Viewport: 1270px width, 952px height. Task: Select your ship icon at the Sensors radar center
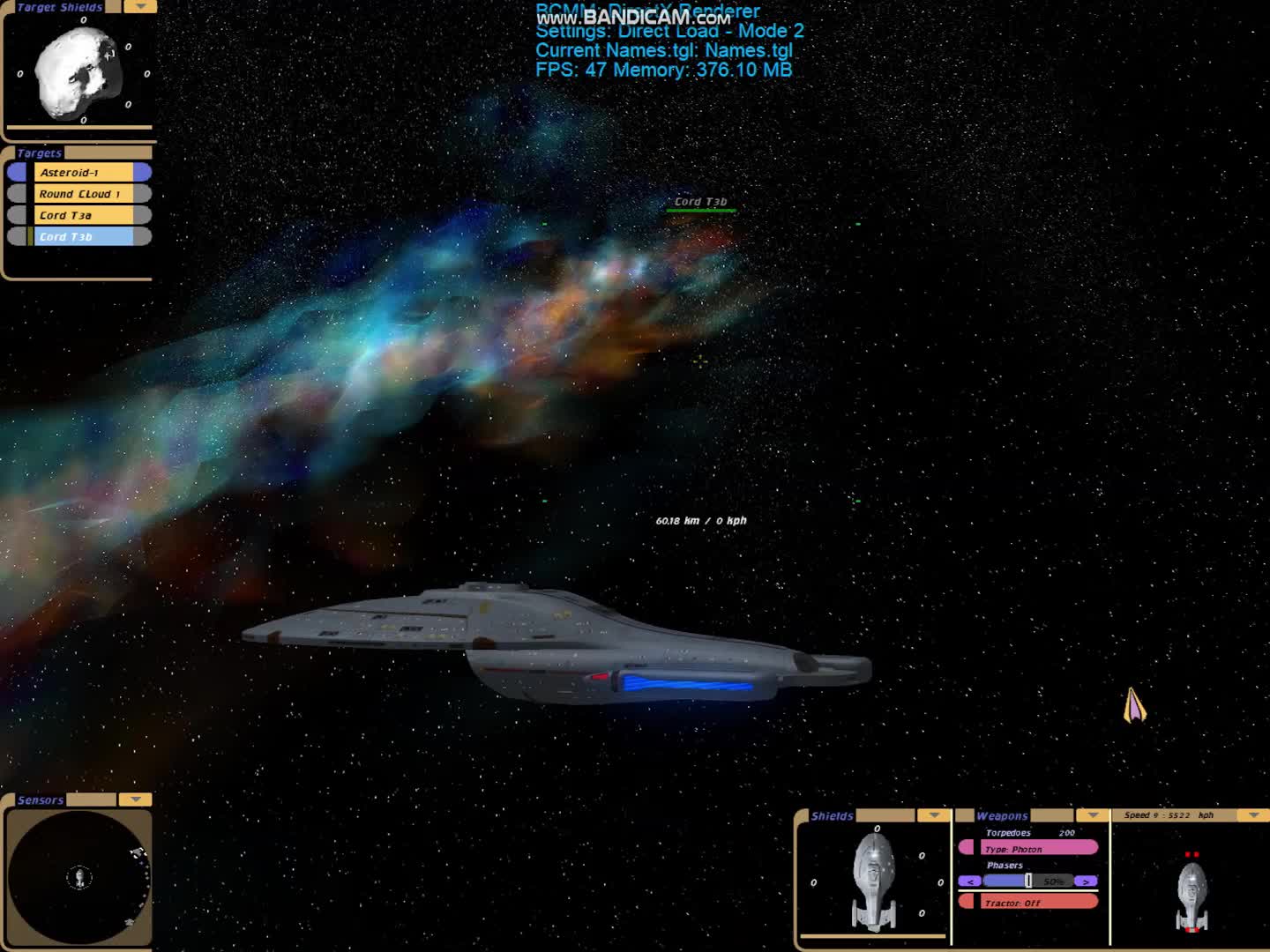click(x=79, y=876)
